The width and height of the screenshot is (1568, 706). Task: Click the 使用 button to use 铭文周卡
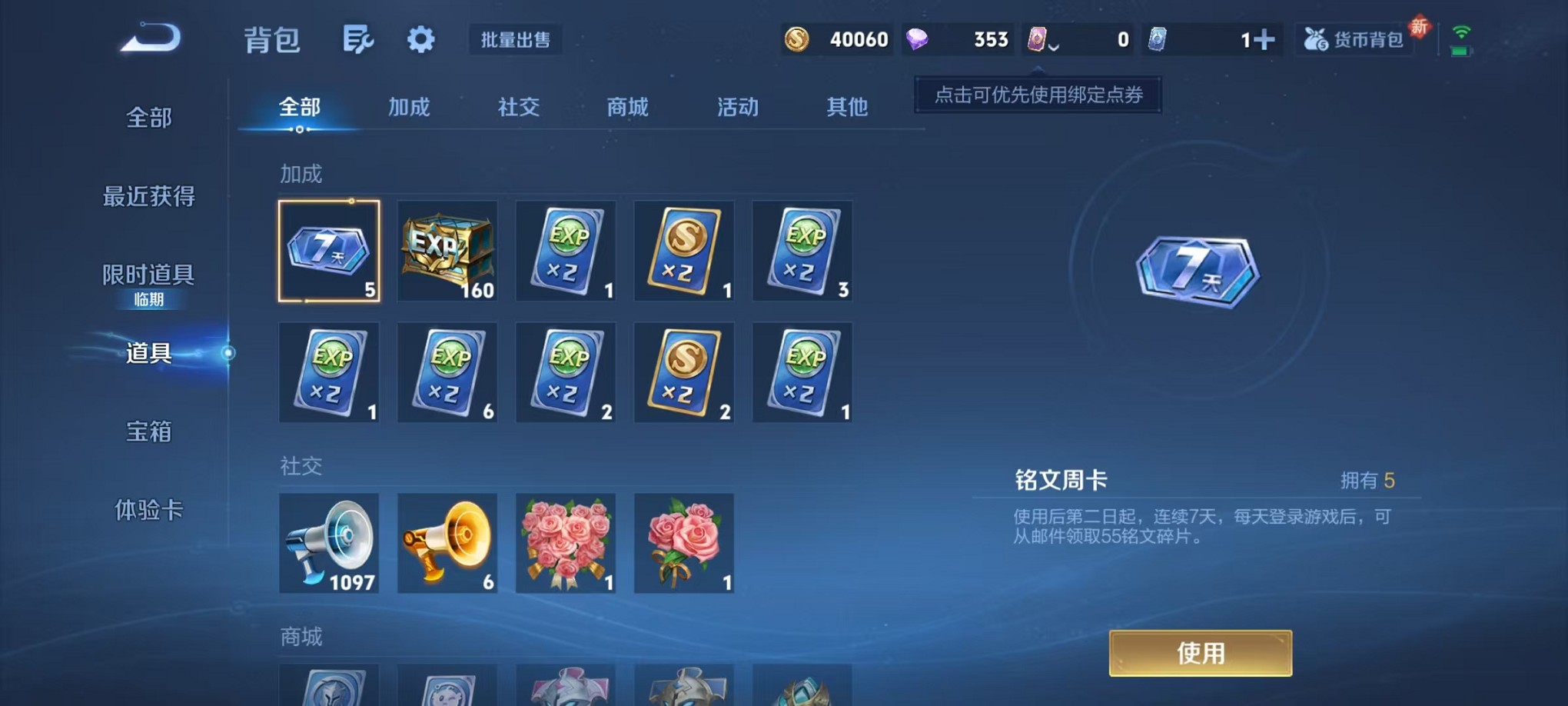pos(1200,653)
